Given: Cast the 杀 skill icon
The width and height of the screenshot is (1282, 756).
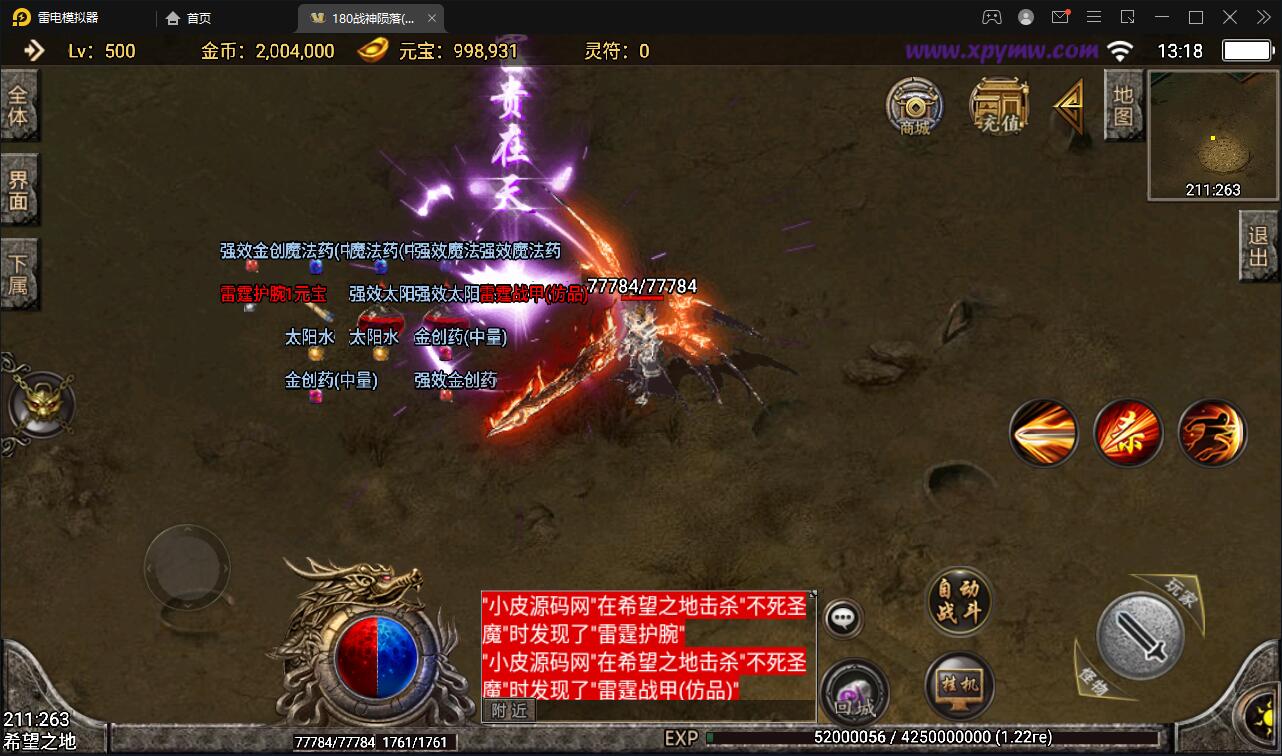Looking at the screenshot, I should tap(1128, 431).
